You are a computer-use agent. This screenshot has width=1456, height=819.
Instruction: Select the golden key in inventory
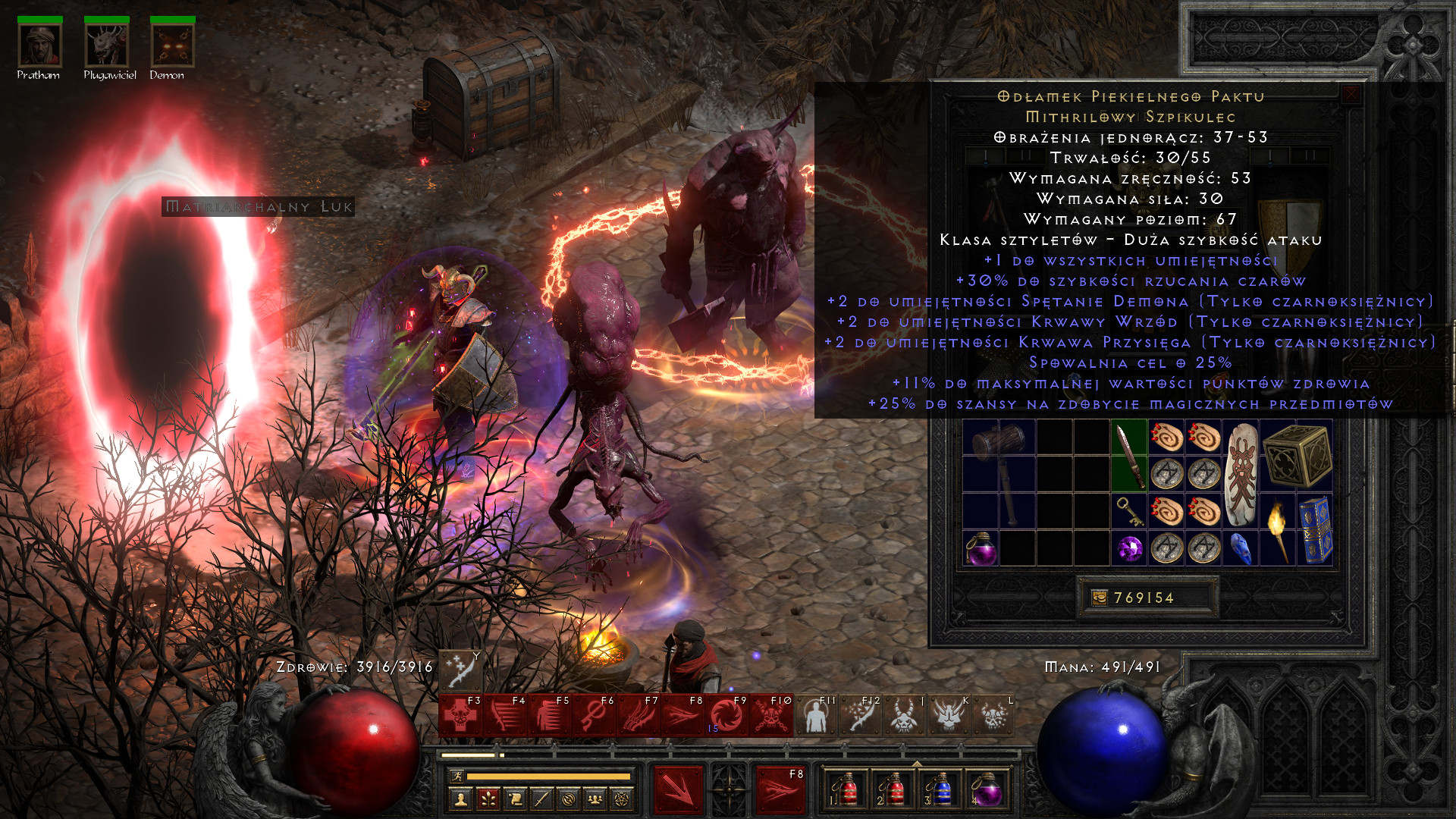point(1129,511)
